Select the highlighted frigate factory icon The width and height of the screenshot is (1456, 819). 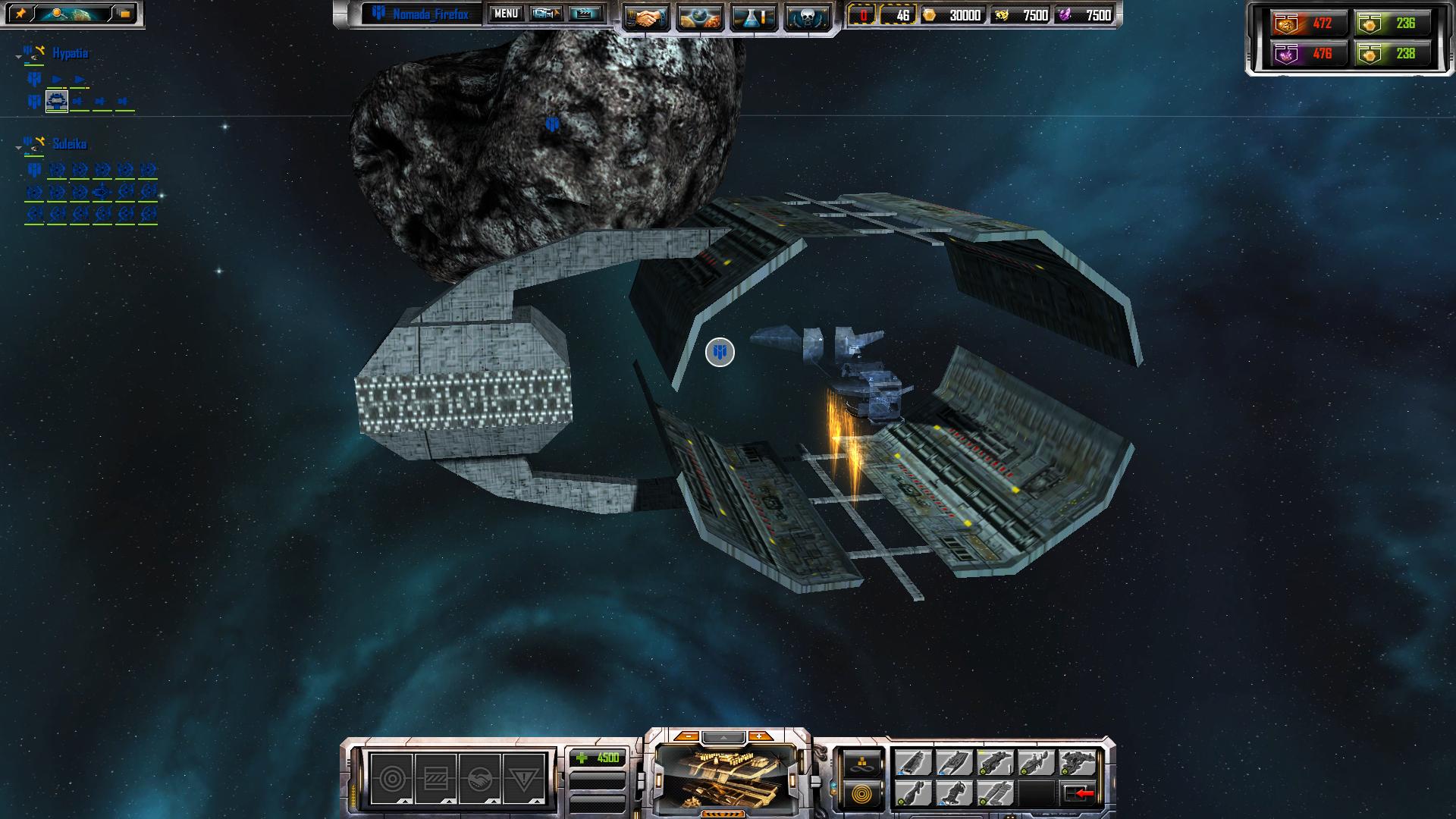(57, 101)
